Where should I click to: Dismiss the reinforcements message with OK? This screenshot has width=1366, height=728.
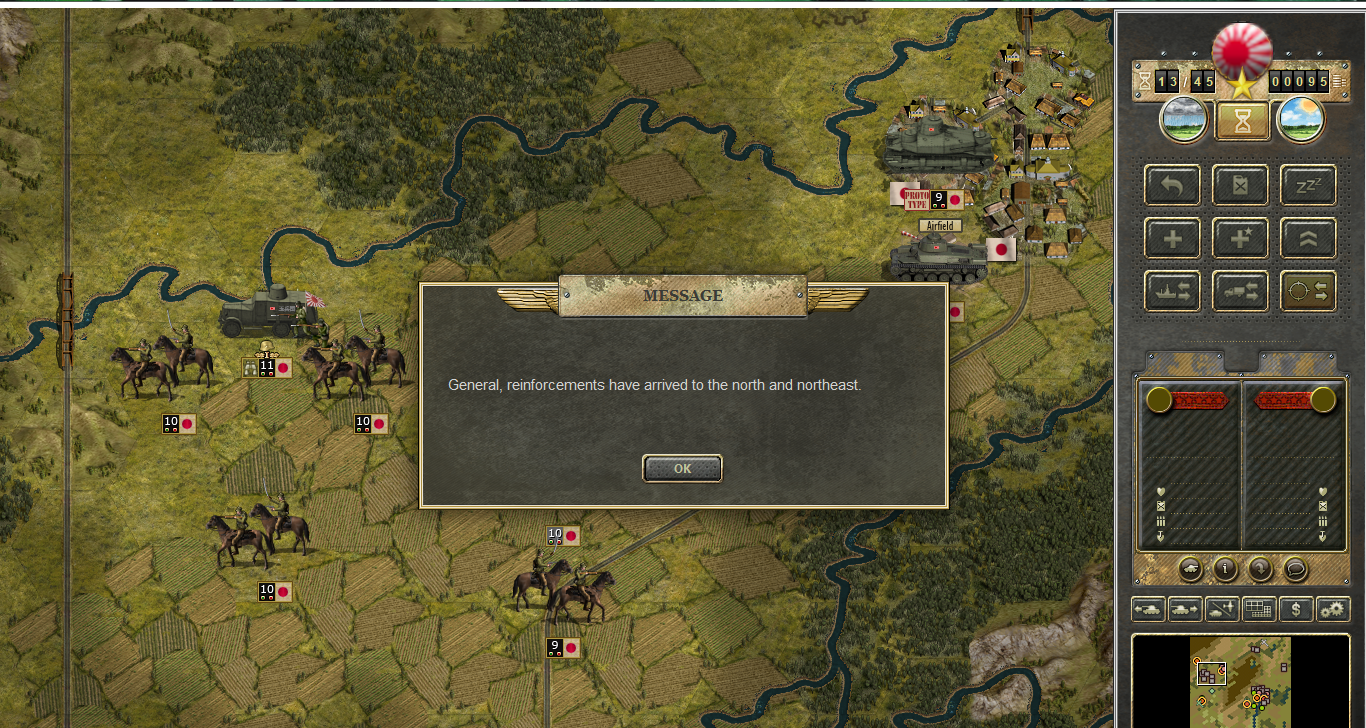tap(682, 468)
